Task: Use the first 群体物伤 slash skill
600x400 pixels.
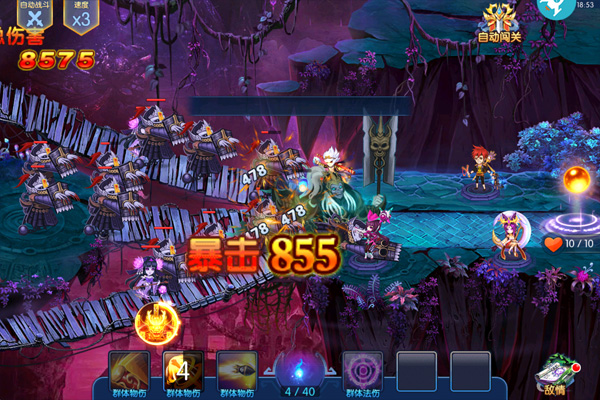Action: pyautogui.click(x=130, y=370)
